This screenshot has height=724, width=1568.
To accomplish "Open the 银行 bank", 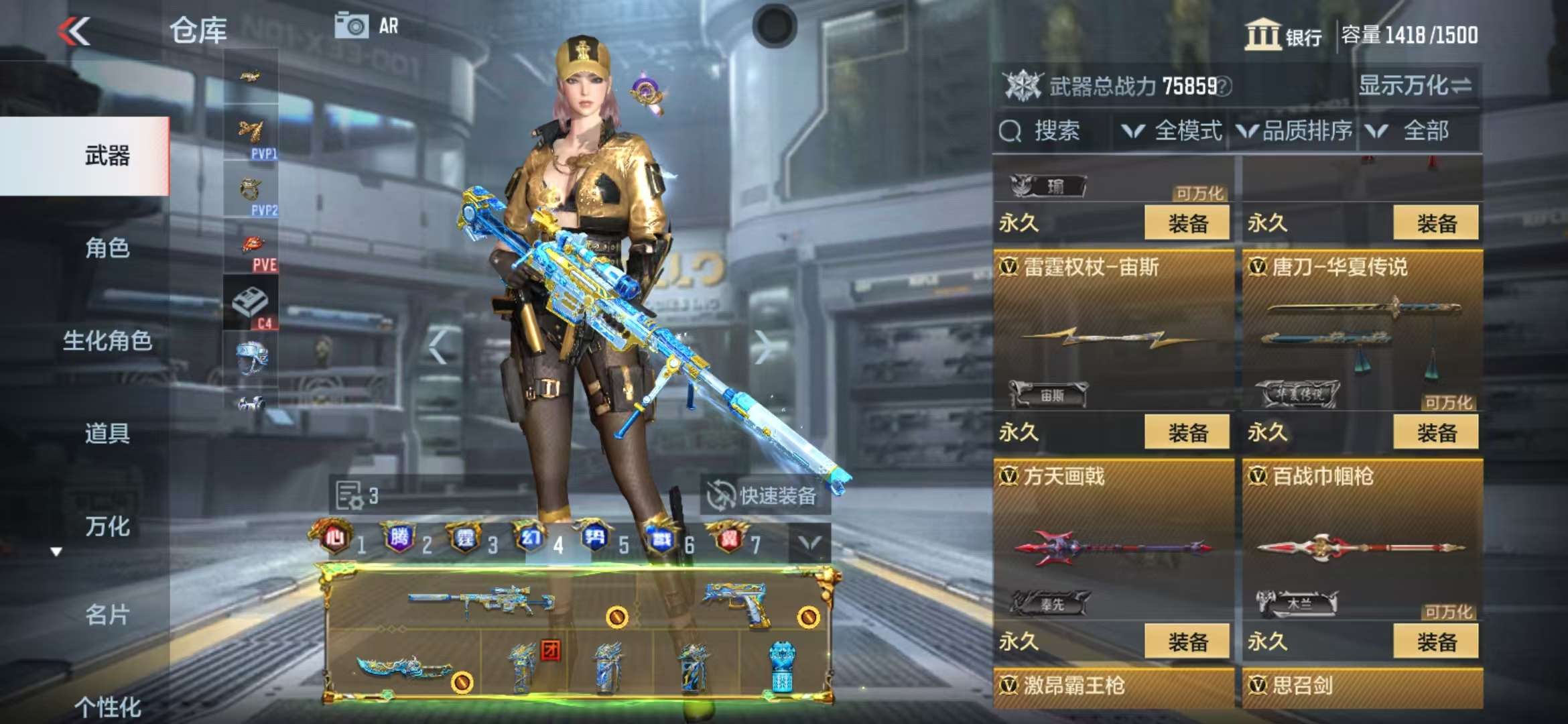I will point(1283,35).
